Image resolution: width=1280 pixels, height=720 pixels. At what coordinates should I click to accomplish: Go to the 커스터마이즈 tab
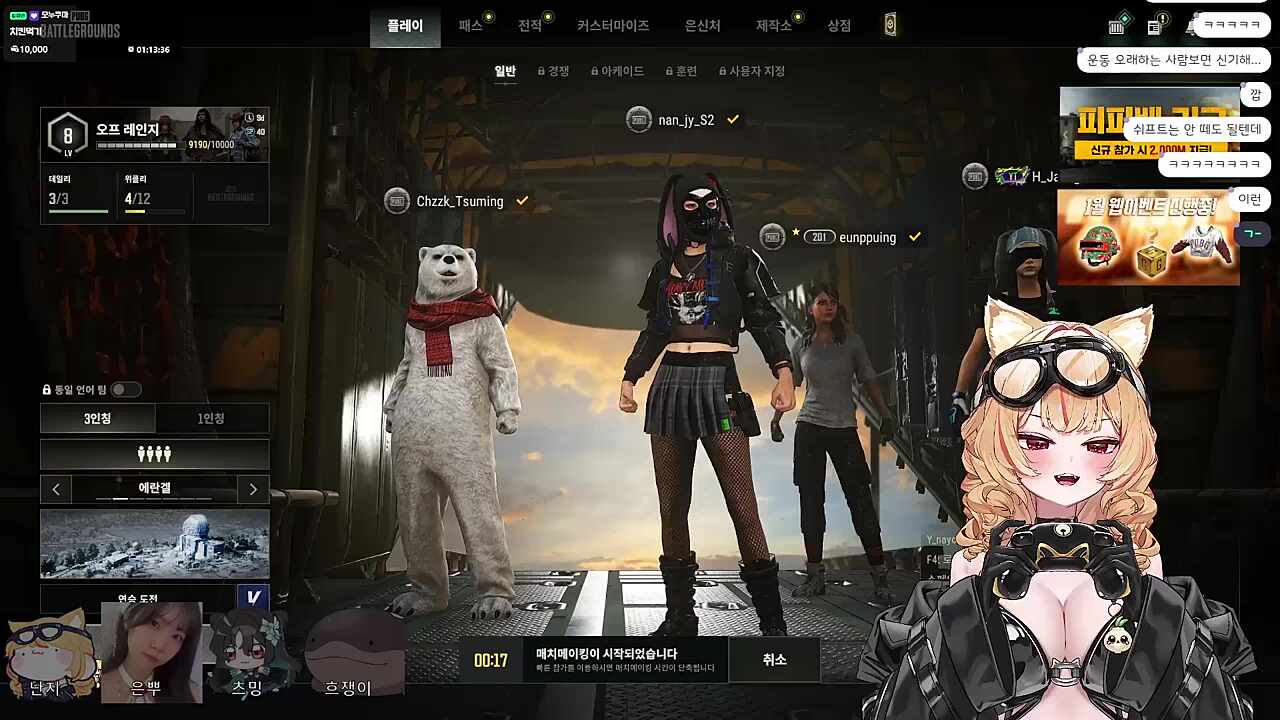pyautogui.click(x=613, y=26)
